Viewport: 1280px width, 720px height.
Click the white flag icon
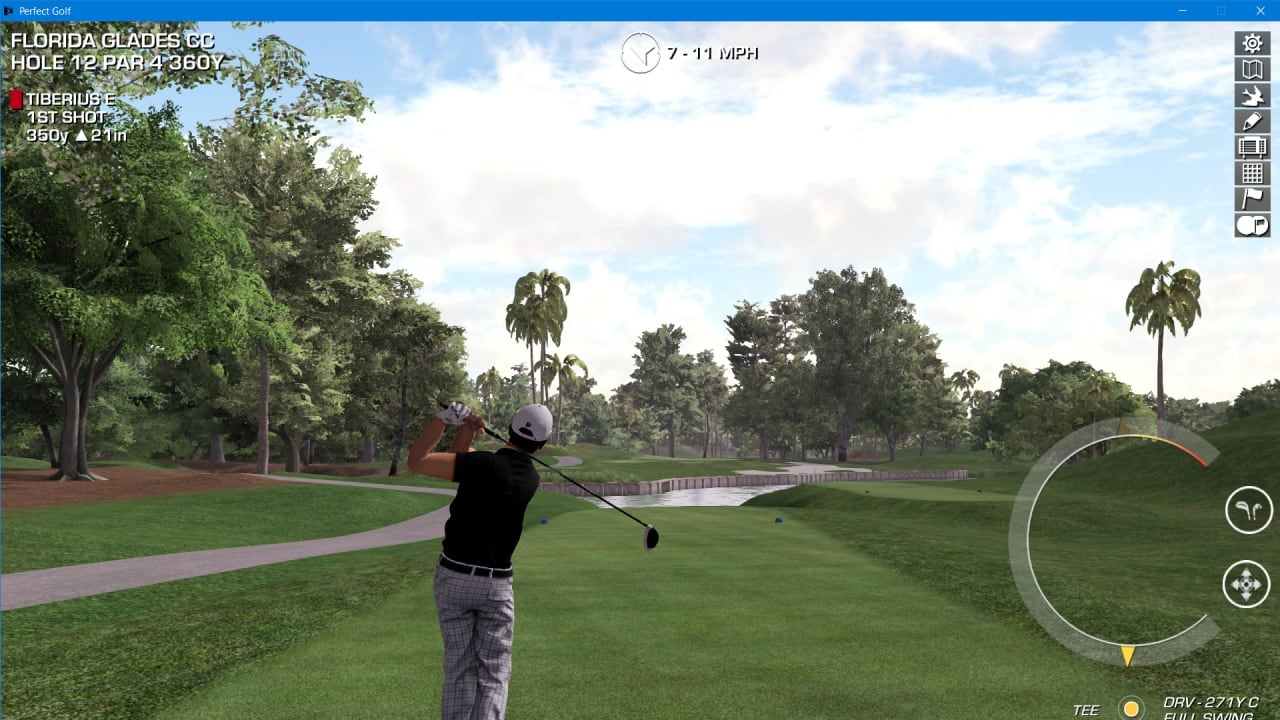pyautogui.click(x=1252, y=199)
